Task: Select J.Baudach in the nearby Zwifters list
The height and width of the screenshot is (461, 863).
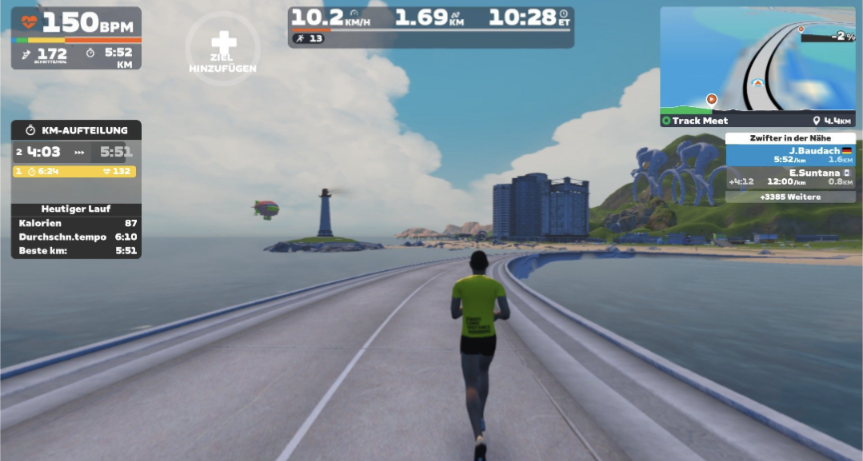Action: click(790, 155)
